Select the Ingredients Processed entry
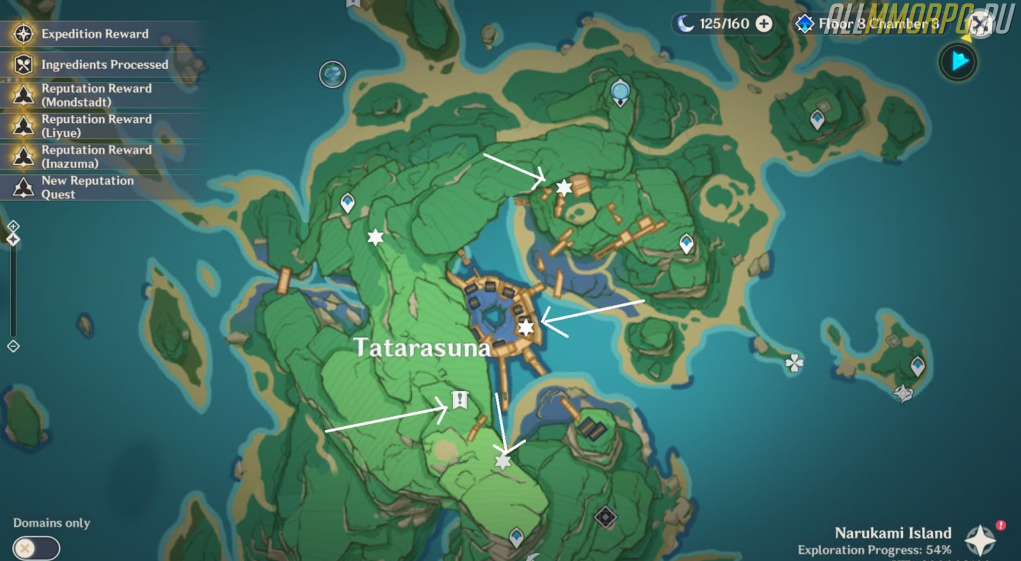 pos(104,65)
